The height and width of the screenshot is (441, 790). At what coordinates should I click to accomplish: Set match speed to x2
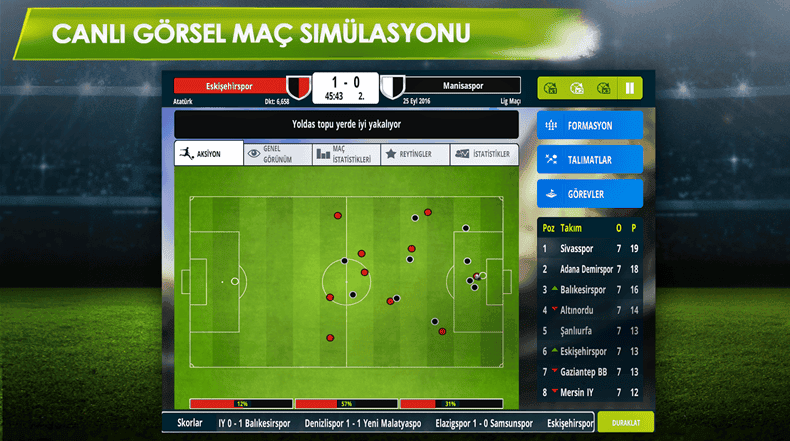click(575, 88)
